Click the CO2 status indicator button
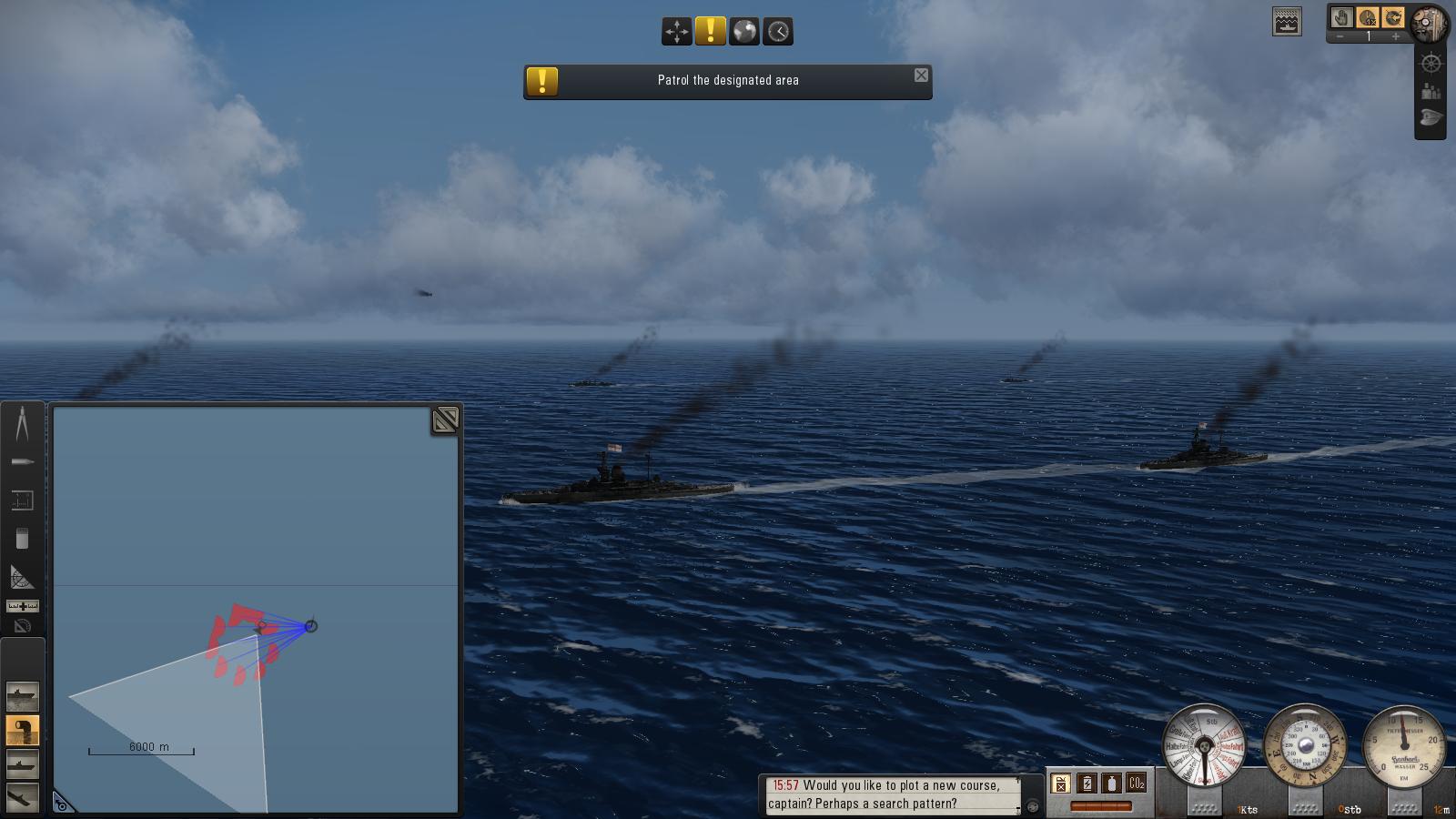 point(1136,783)
